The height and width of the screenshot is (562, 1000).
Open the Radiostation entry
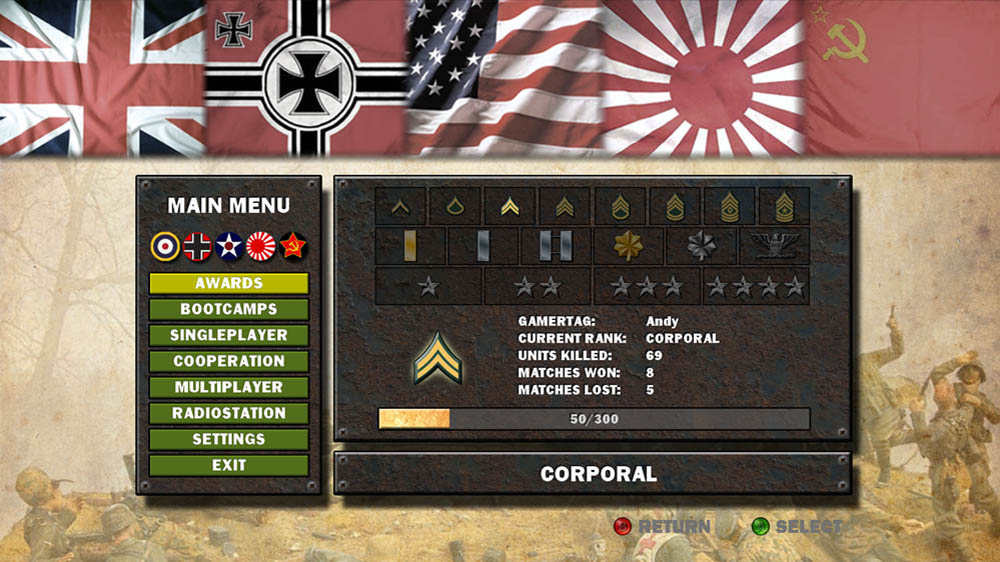tap(229, 414)
